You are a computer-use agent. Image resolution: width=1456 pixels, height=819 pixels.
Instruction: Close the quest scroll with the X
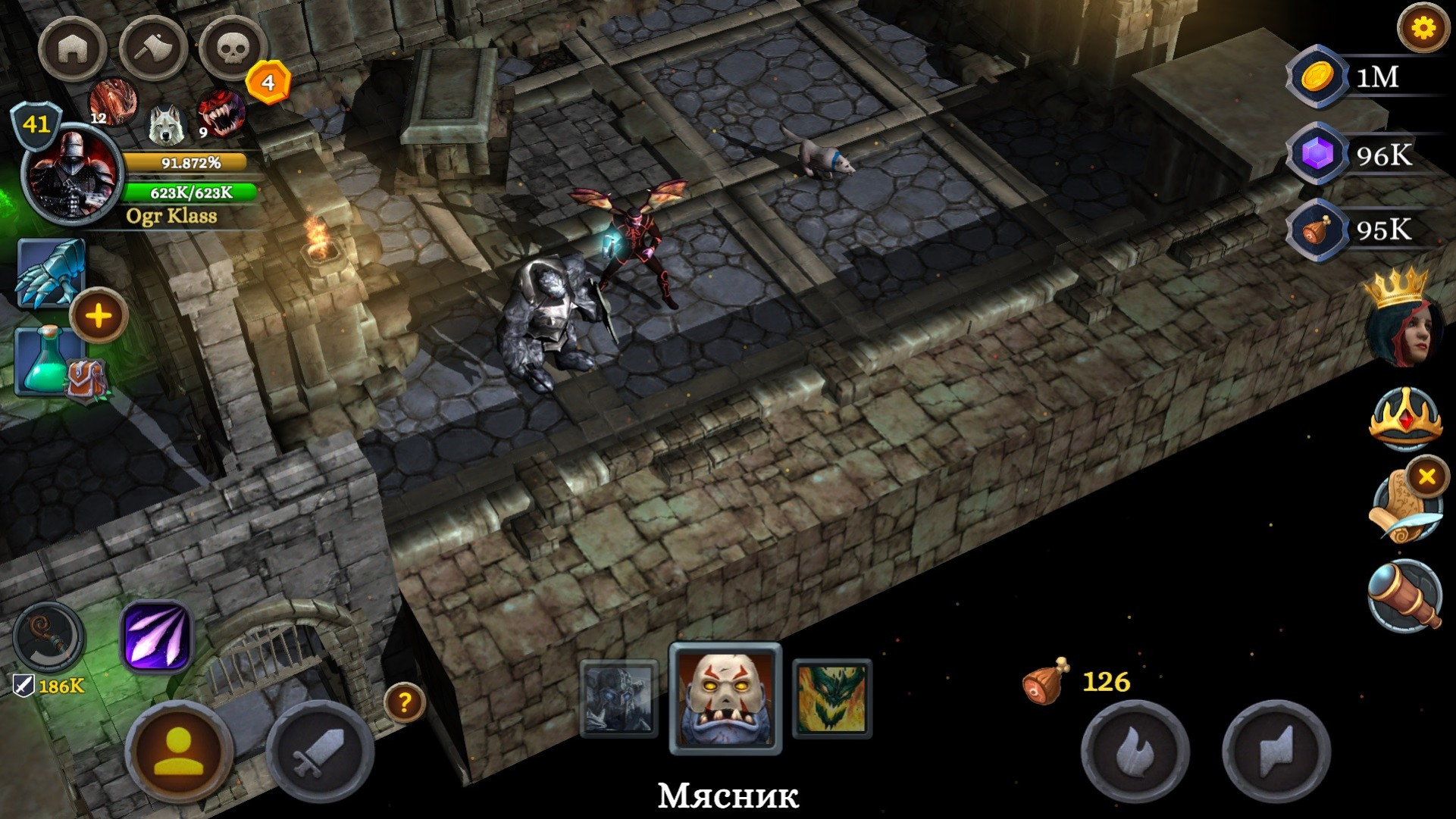click(1427, 477)
